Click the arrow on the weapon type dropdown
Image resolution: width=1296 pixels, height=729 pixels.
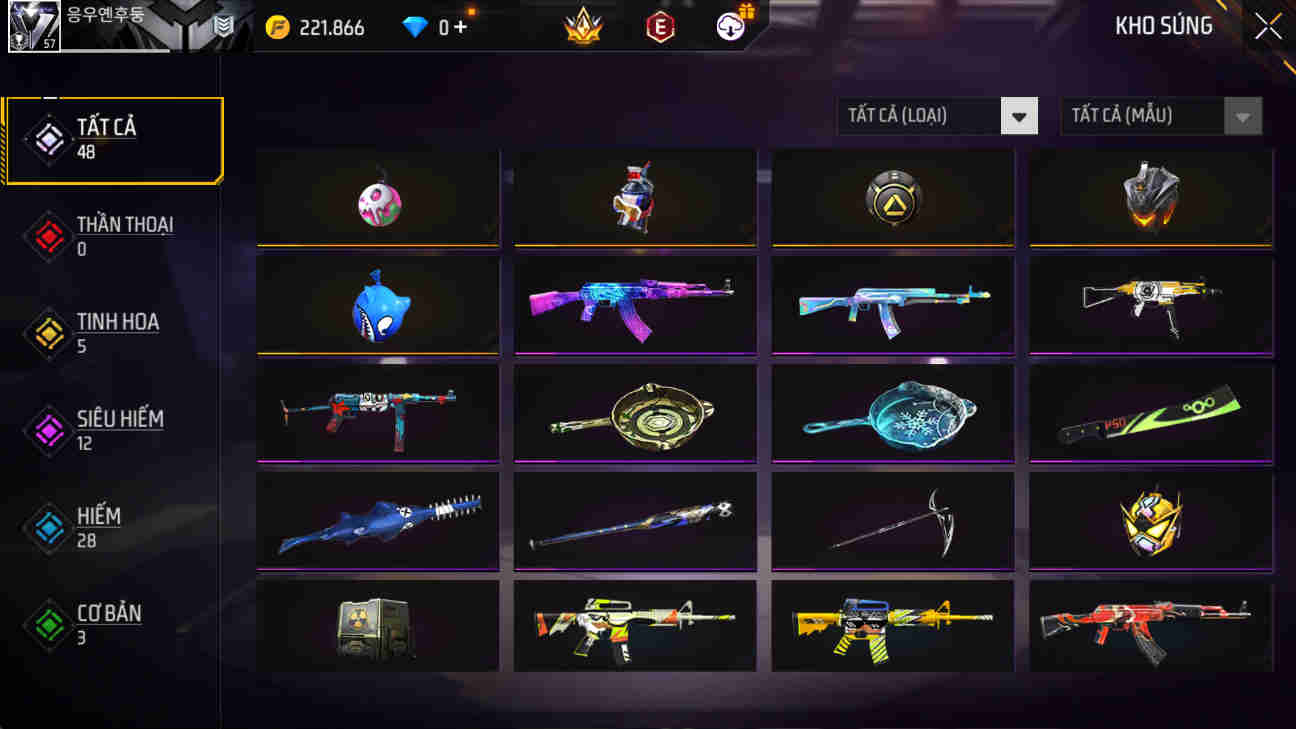pyautogui.click(x=1019, y=116)
